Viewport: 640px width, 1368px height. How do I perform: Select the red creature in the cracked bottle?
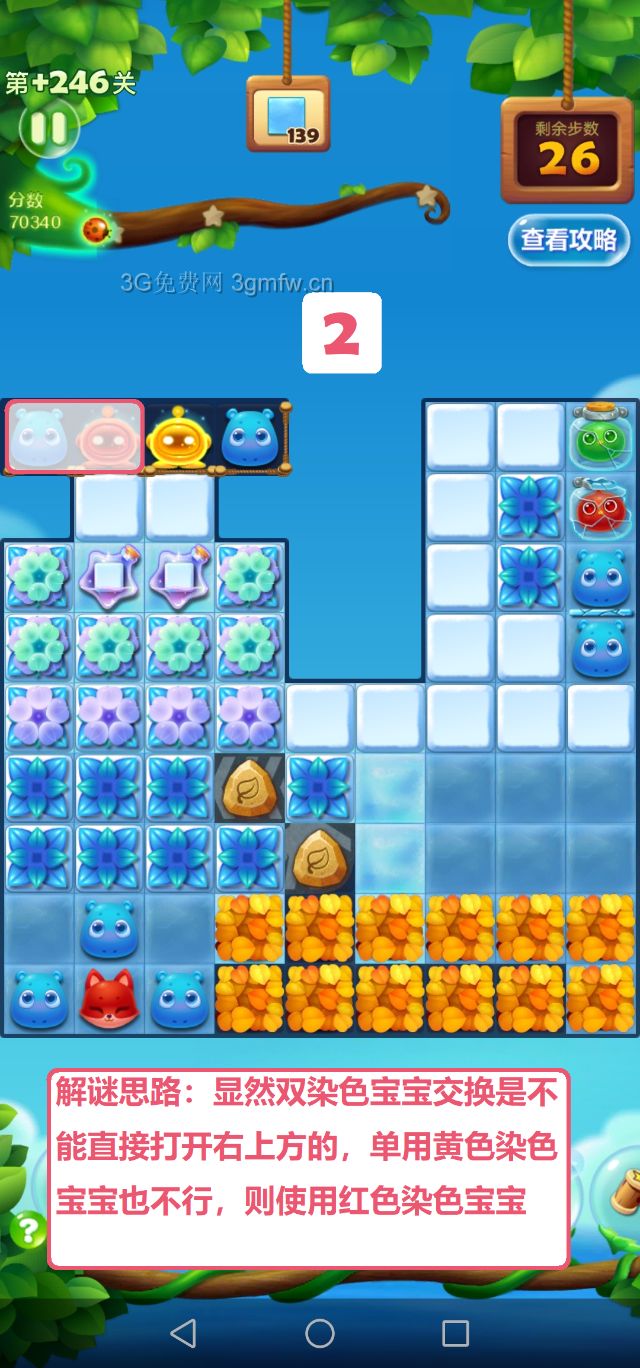[x=602, y=507]
